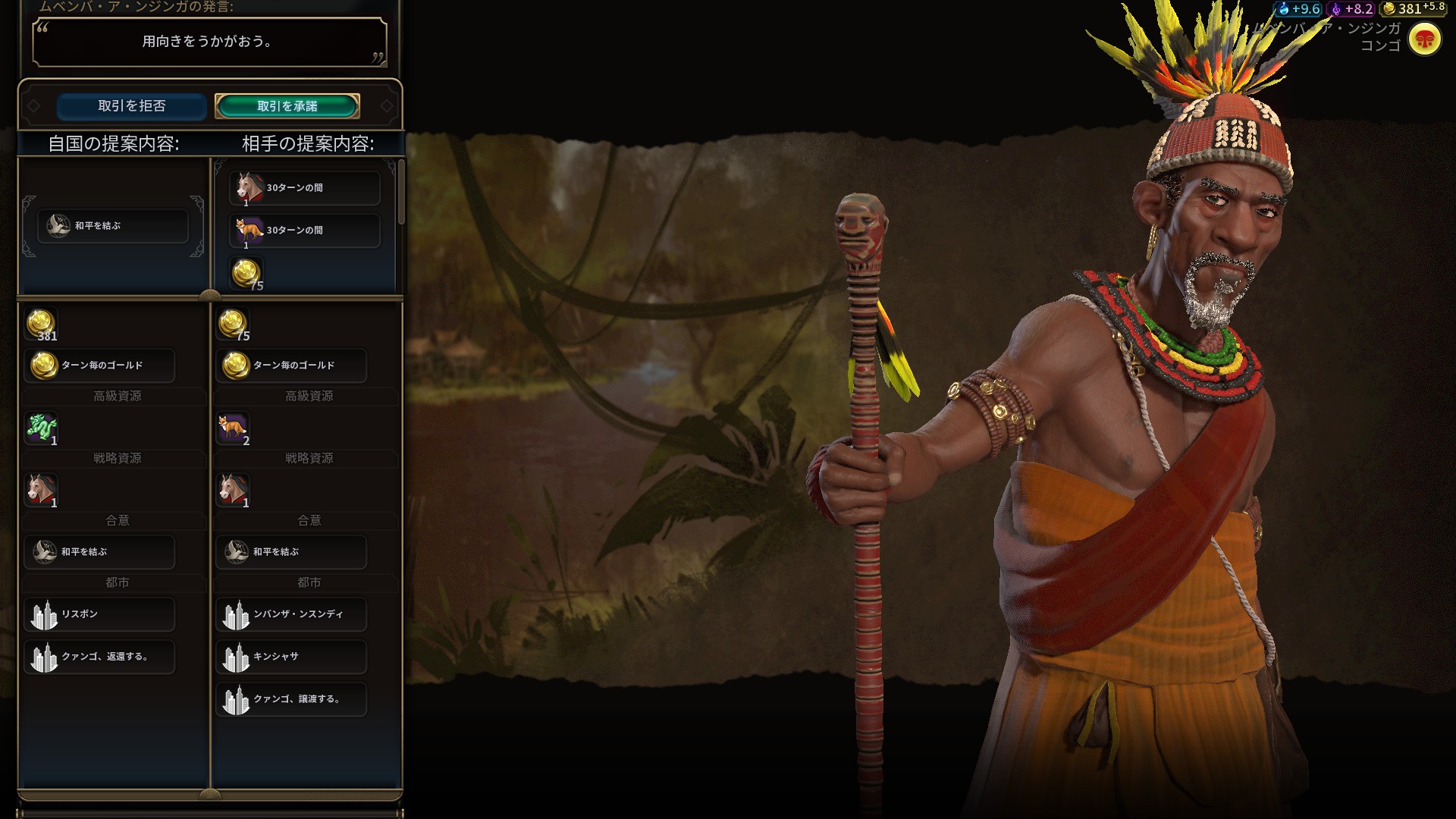The height and width of the screenshot is (819, 1456).
Task: Remove 和平を結ぶ from your offer
Action: (x=112, y=226)
